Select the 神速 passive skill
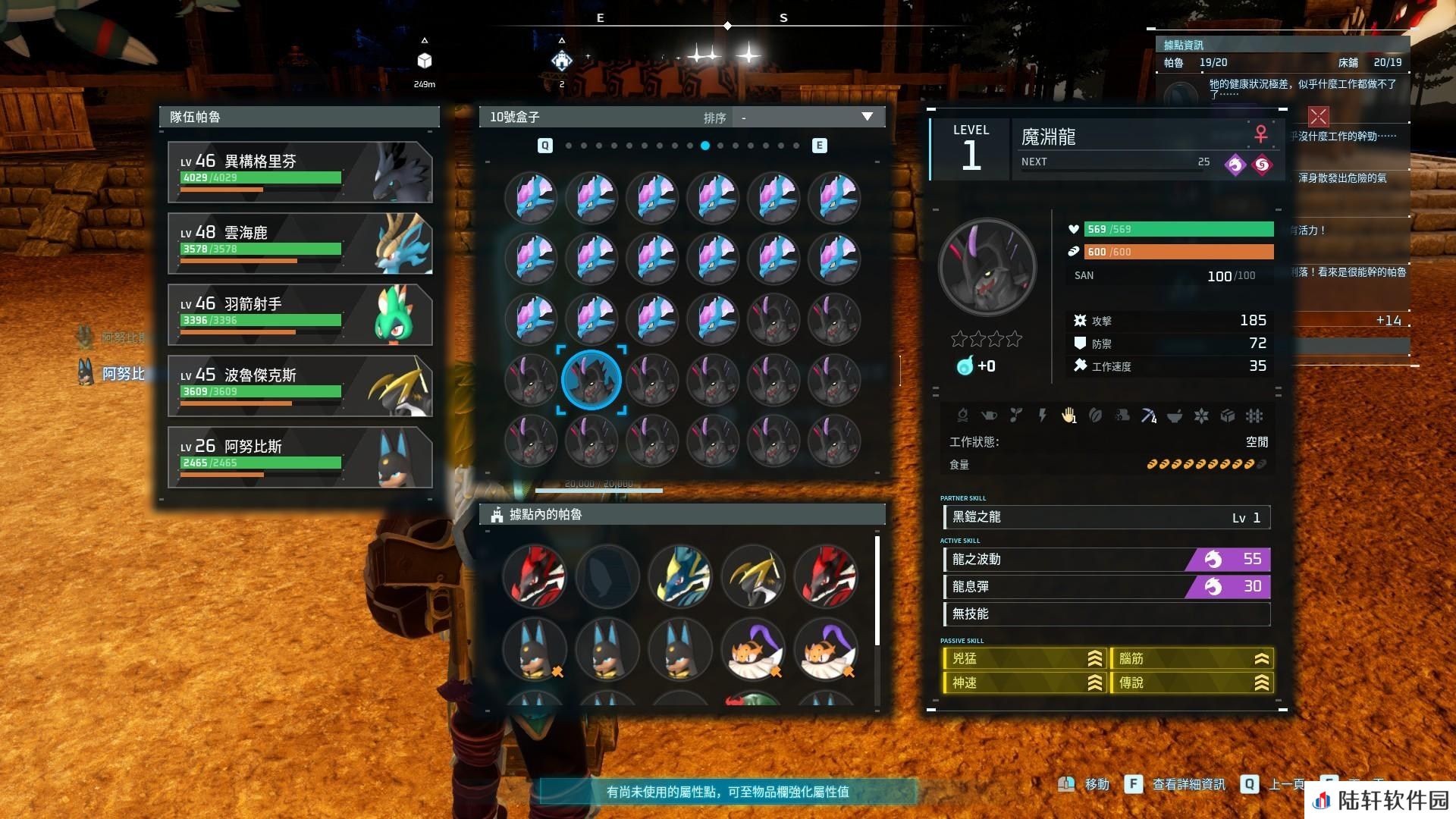 (x=1024, y=683)
